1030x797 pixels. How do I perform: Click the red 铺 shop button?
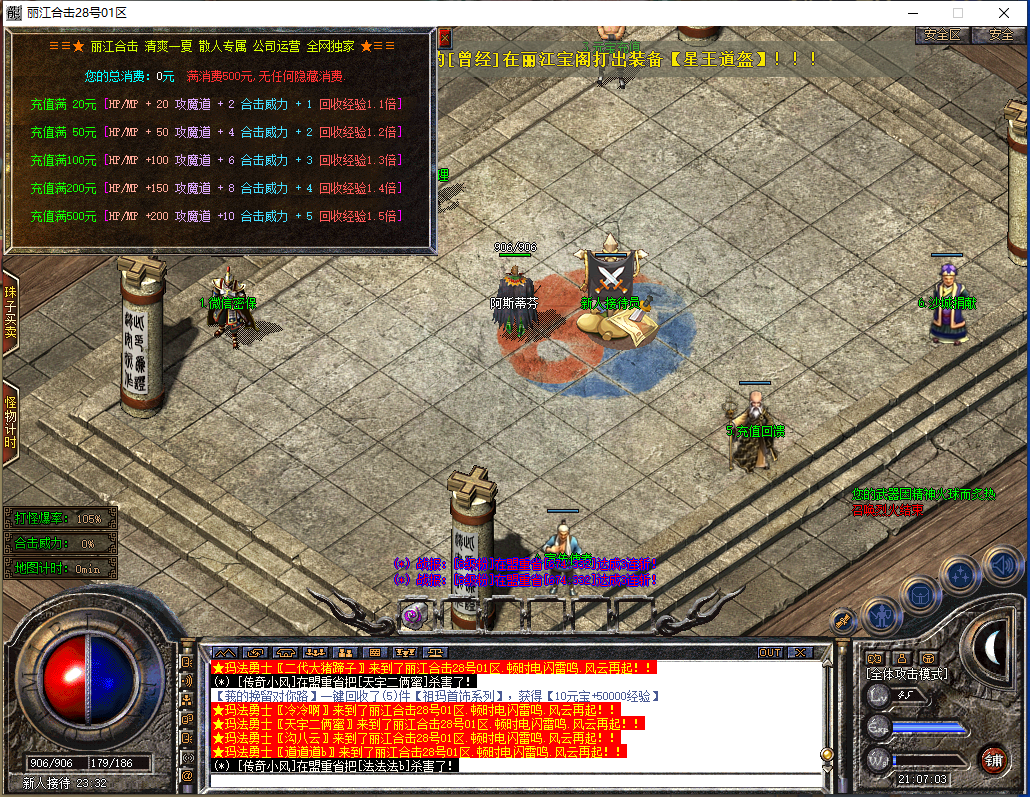click(992, 759)
